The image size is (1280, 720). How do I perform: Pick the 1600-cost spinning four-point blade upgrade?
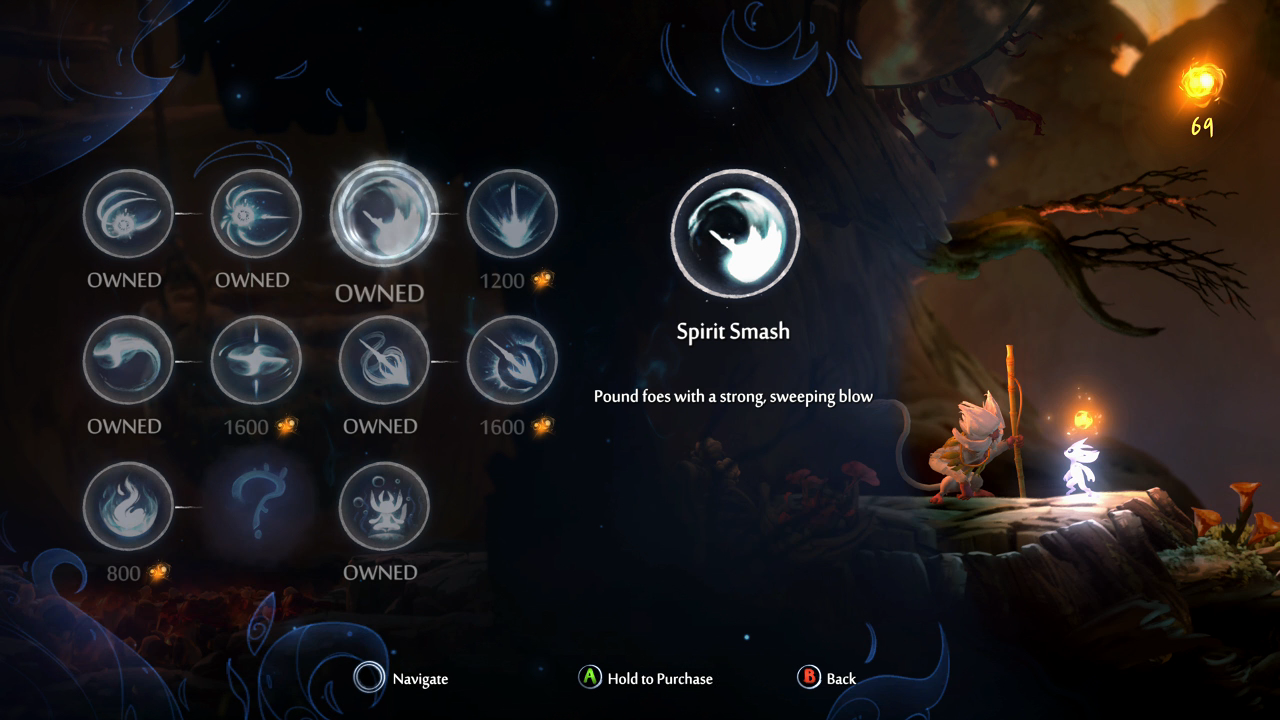click(256, 360)
